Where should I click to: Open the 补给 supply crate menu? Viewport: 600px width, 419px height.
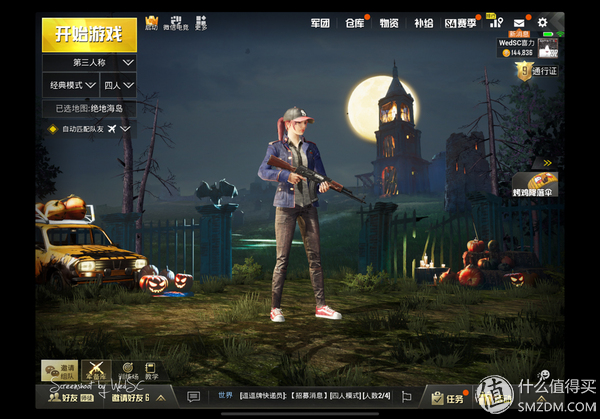tap(423, 22)
